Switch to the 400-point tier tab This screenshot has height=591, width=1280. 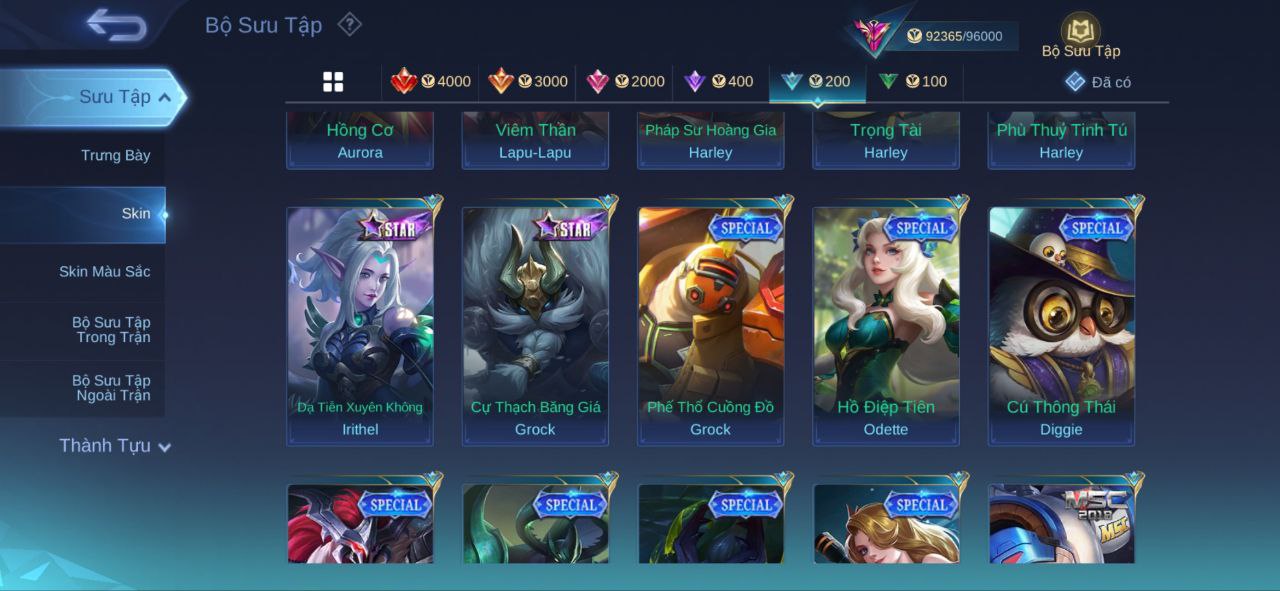(718, 82)
